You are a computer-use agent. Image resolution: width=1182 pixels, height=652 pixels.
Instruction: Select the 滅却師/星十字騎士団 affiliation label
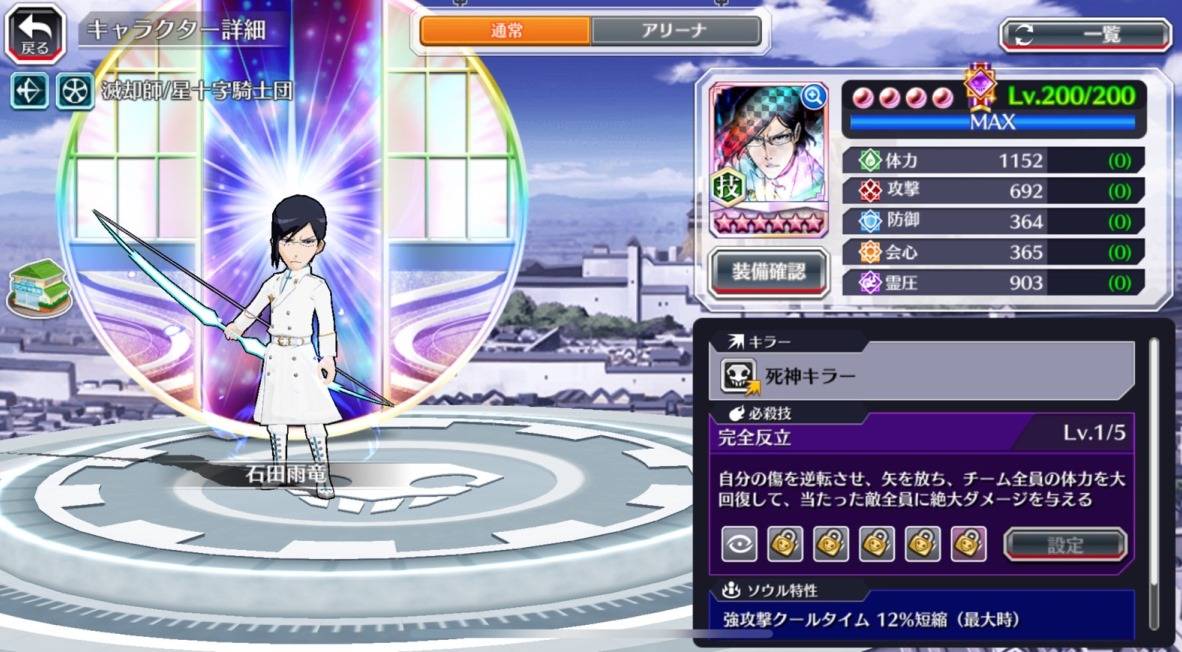[196, 92]
